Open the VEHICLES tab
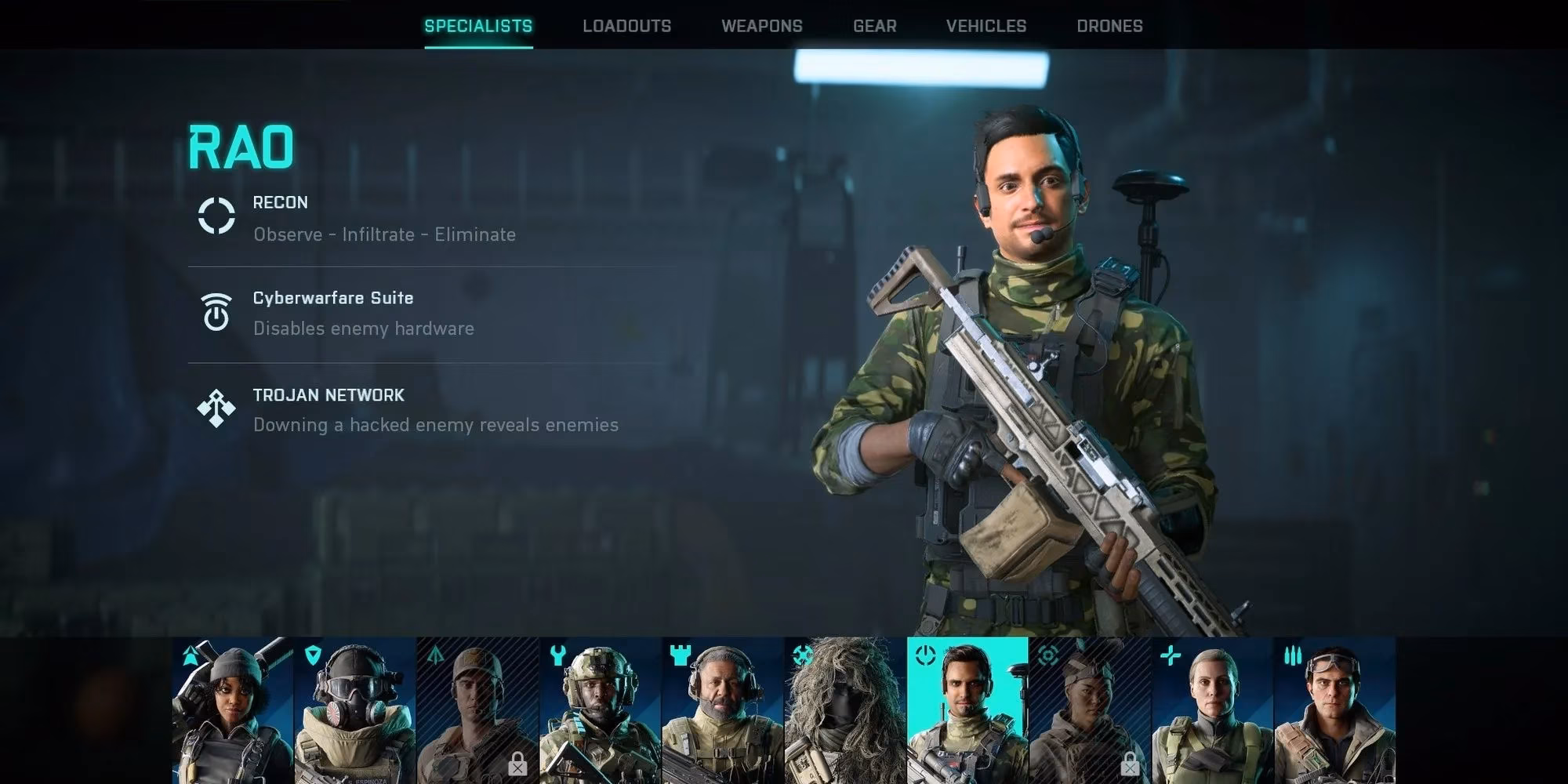The width and height of the screenshot is (1568, 784). 985,25
